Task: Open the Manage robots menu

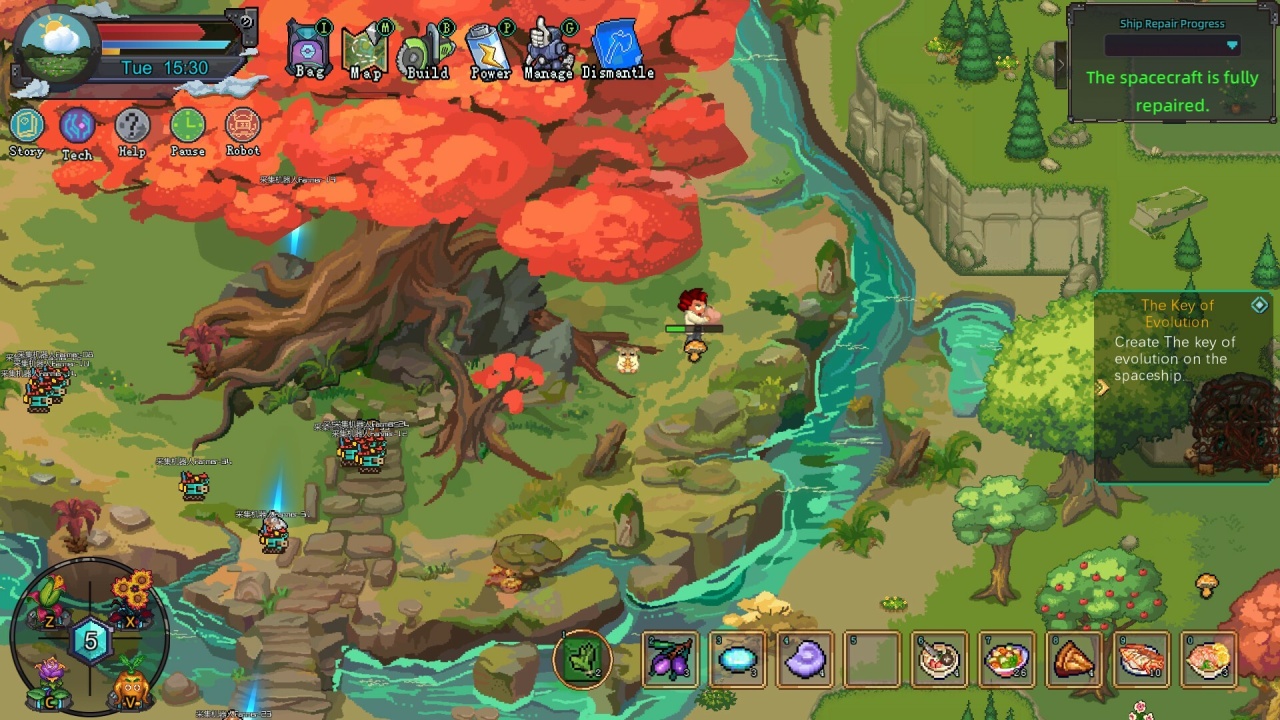Action: 548,51
